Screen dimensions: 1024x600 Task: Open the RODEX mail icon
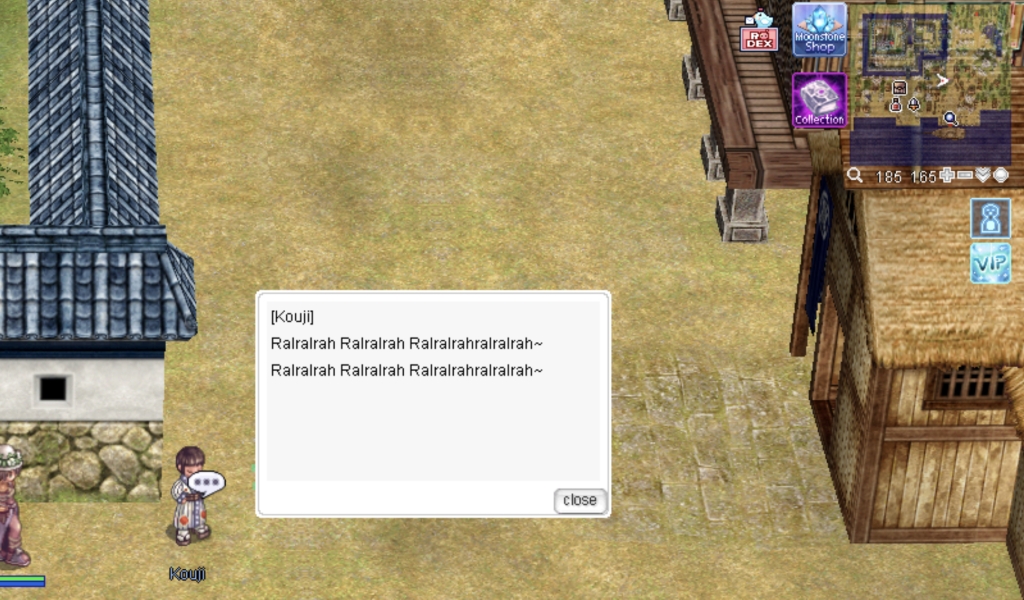pos(759,35)
